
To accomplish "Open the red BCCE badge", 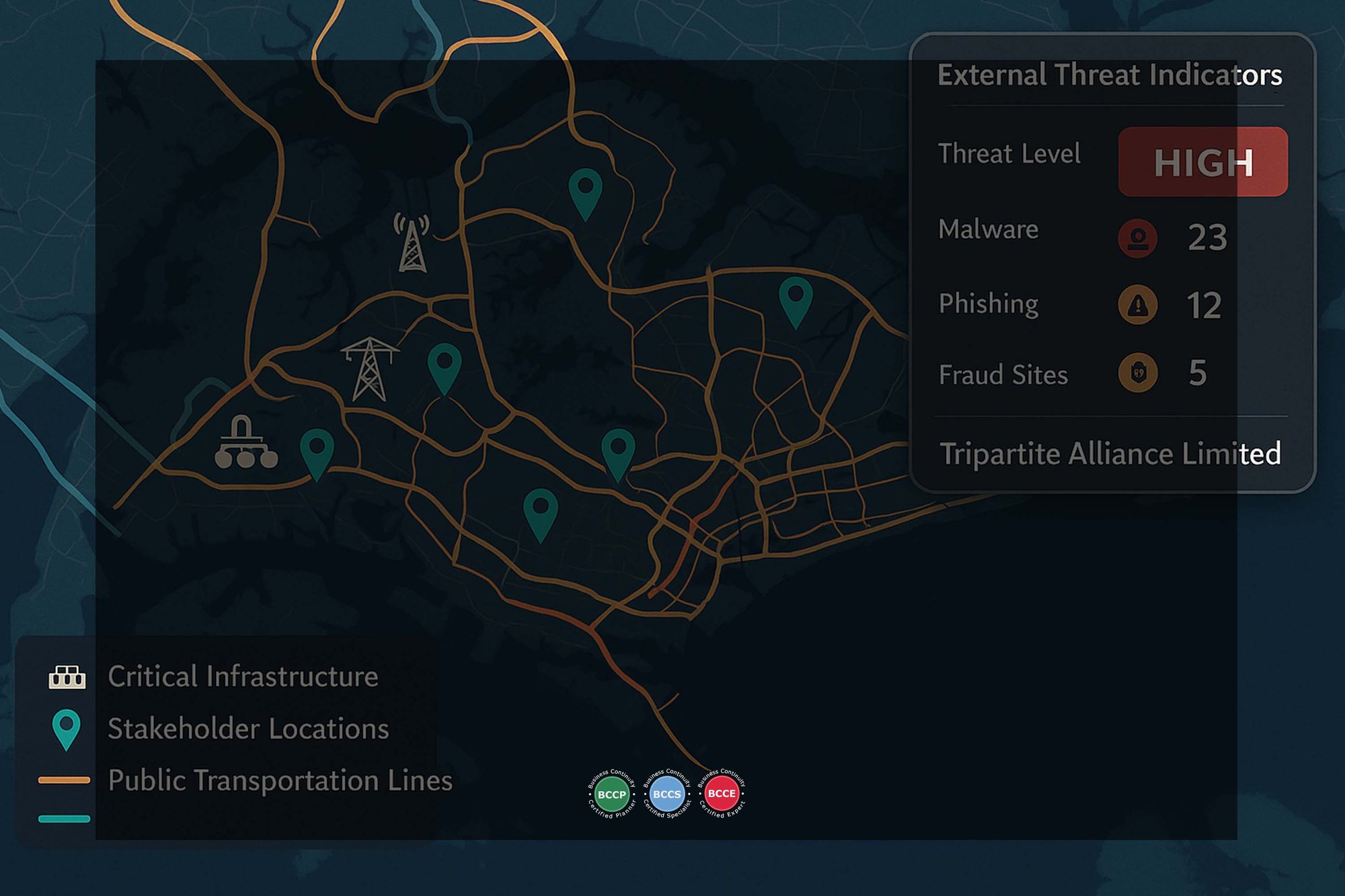I will coord(722,794).
